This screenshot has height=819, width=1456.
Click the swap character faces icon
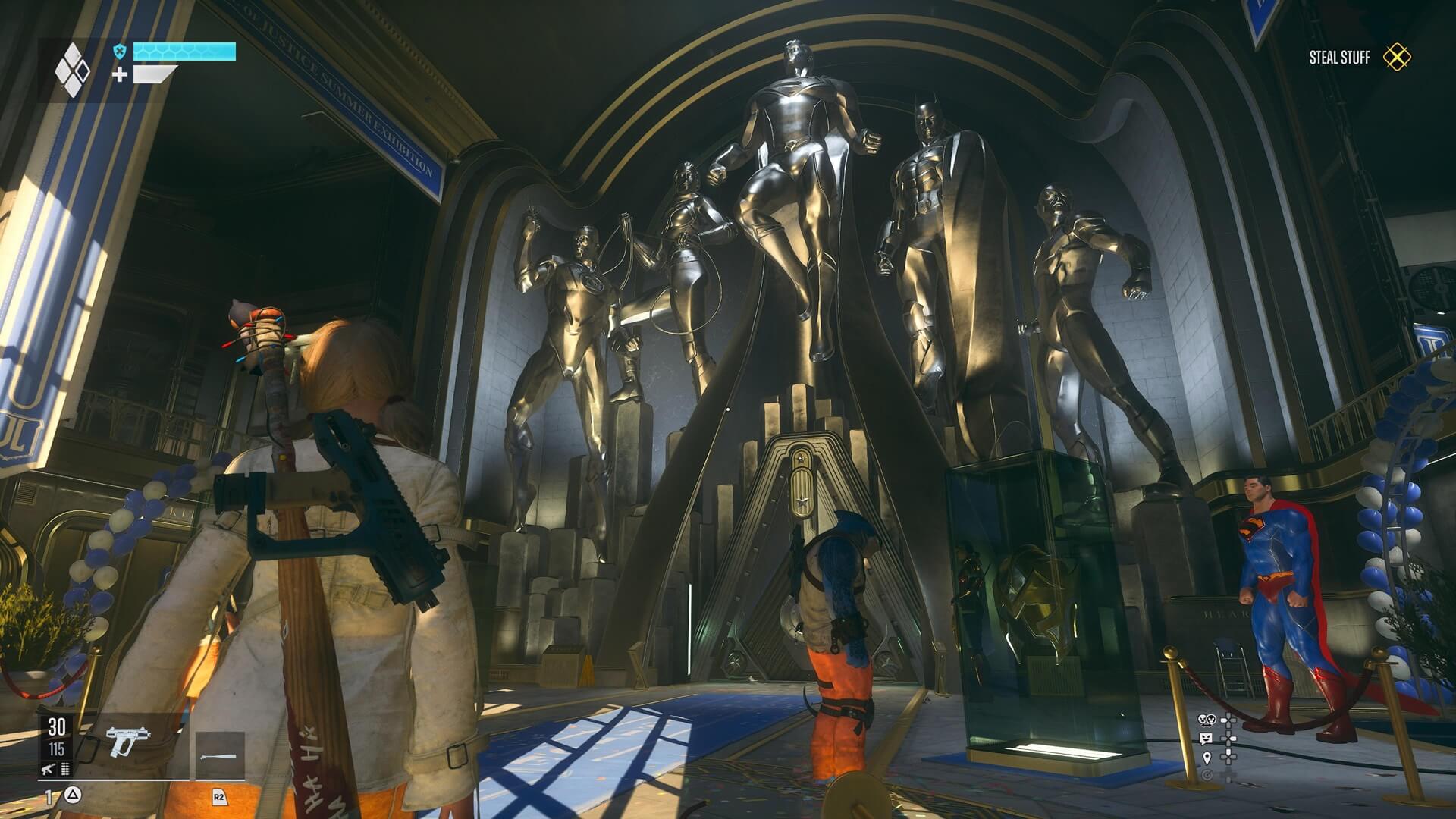(1205, 720)
